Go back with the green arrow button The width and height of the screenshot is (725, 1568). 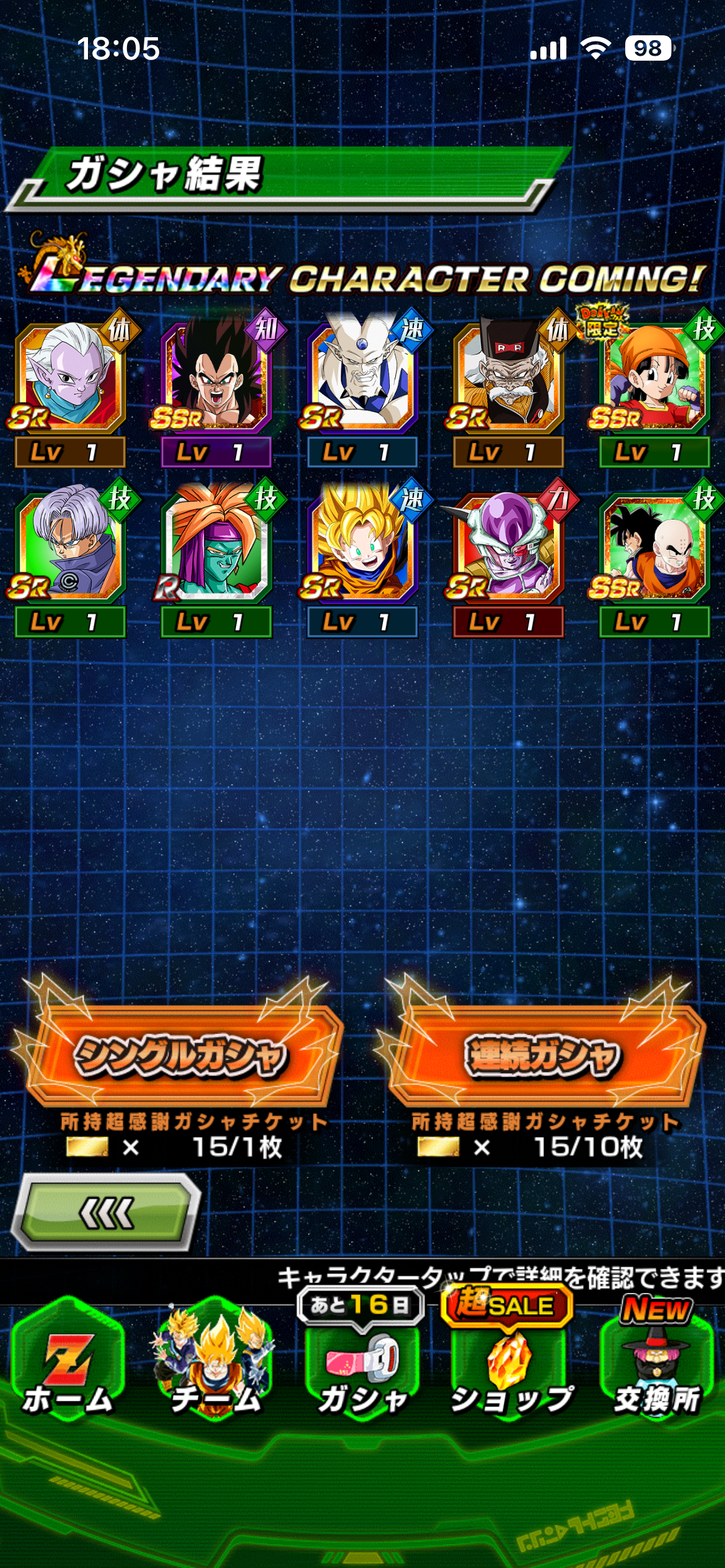pyautogui.click(x=107, y=1213)
